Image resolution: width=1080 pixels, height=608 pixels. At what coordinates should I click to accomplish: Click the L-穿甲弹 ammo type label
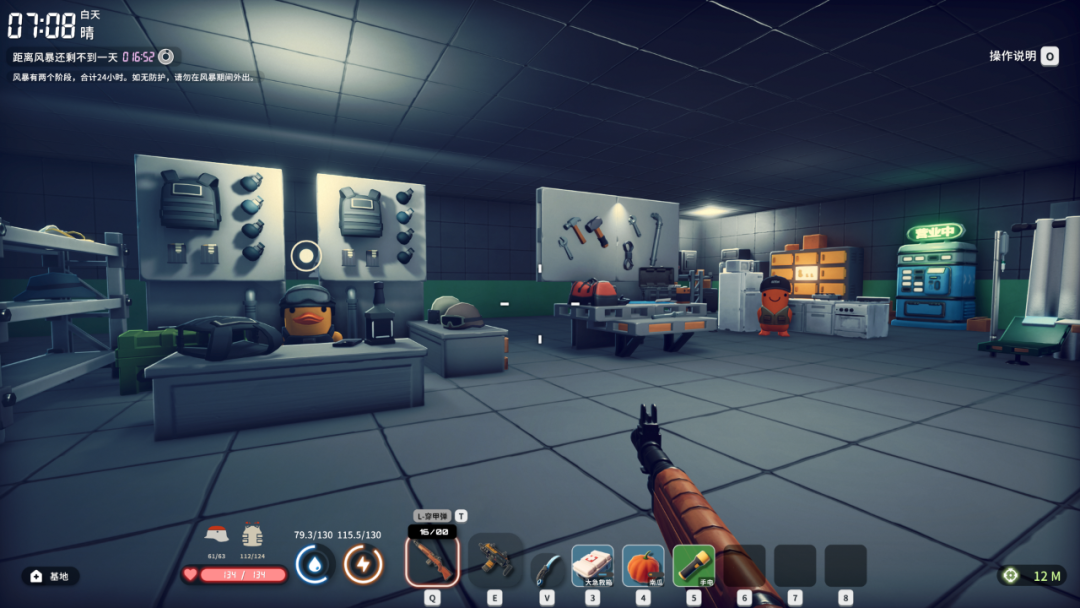coord(432,516)
